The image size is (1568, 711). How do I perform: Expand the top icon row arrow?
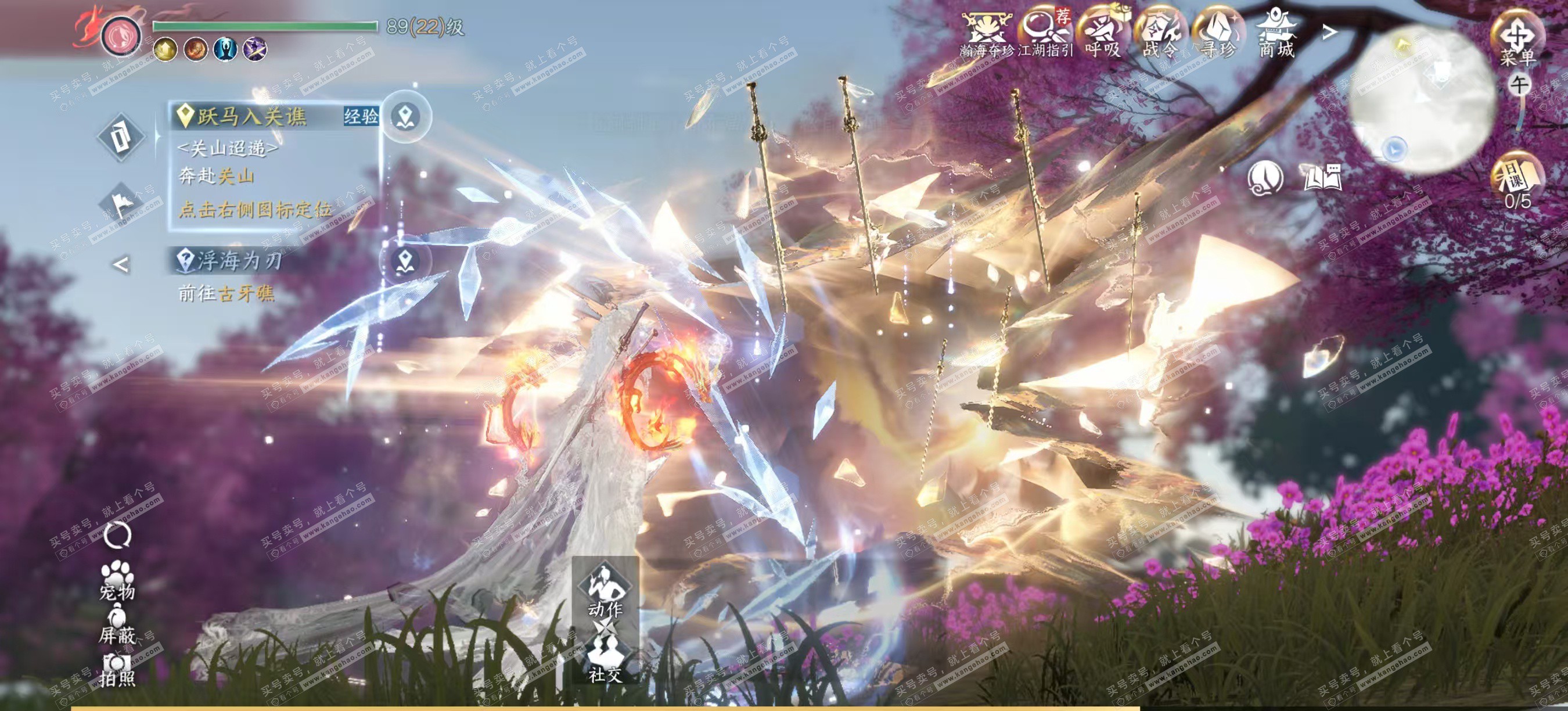(x=1330, y=31)
